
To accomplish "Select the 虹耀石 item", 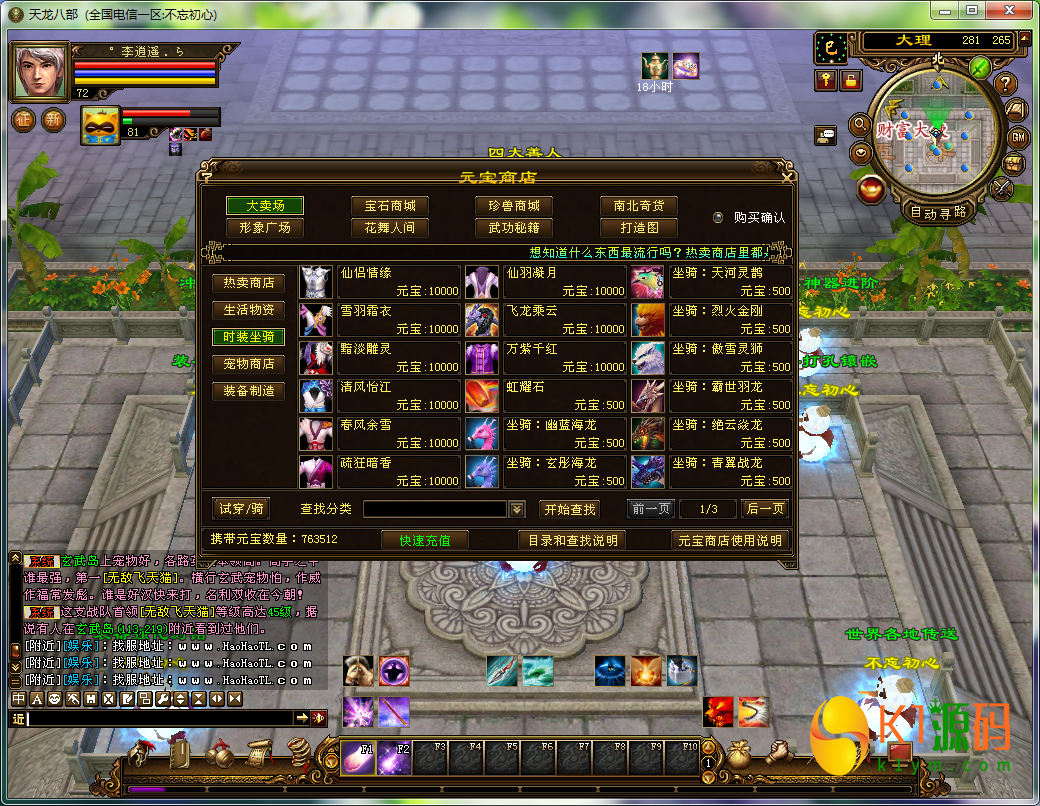I will pyautogui.click(x=546, y=395).
